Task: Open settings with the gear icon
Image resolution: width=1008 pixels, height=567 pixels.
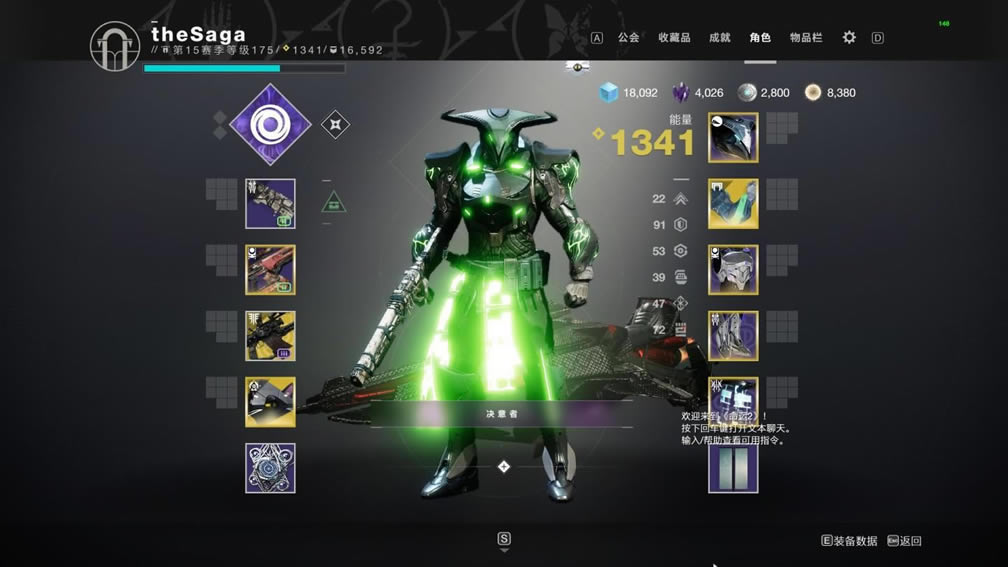Action: click(x=849, y=38)
